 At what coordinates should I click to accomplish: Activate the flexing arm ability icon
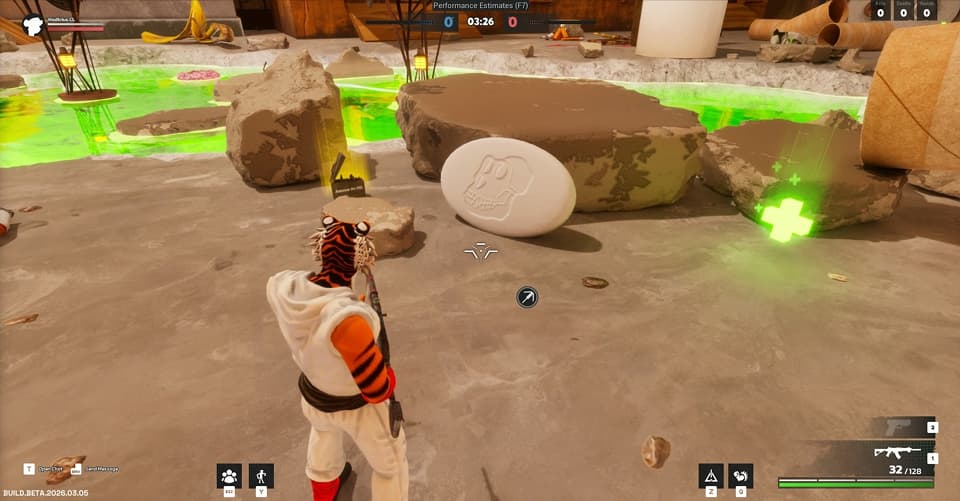point(740,476)
